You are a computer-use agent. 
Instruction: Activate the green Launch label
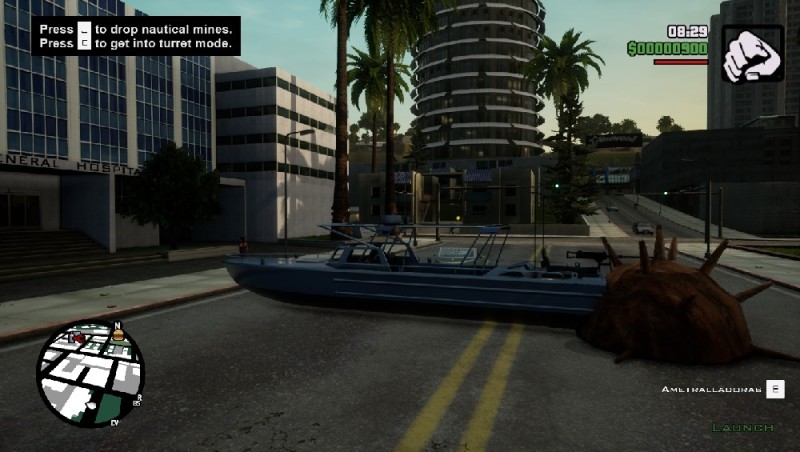click(x=742, y=428)
